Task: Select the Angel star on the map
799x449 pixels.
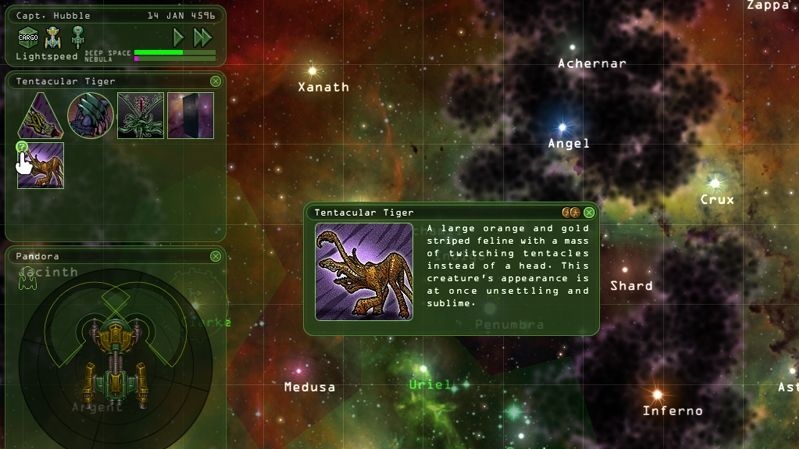Action: (x=562, y=128)
